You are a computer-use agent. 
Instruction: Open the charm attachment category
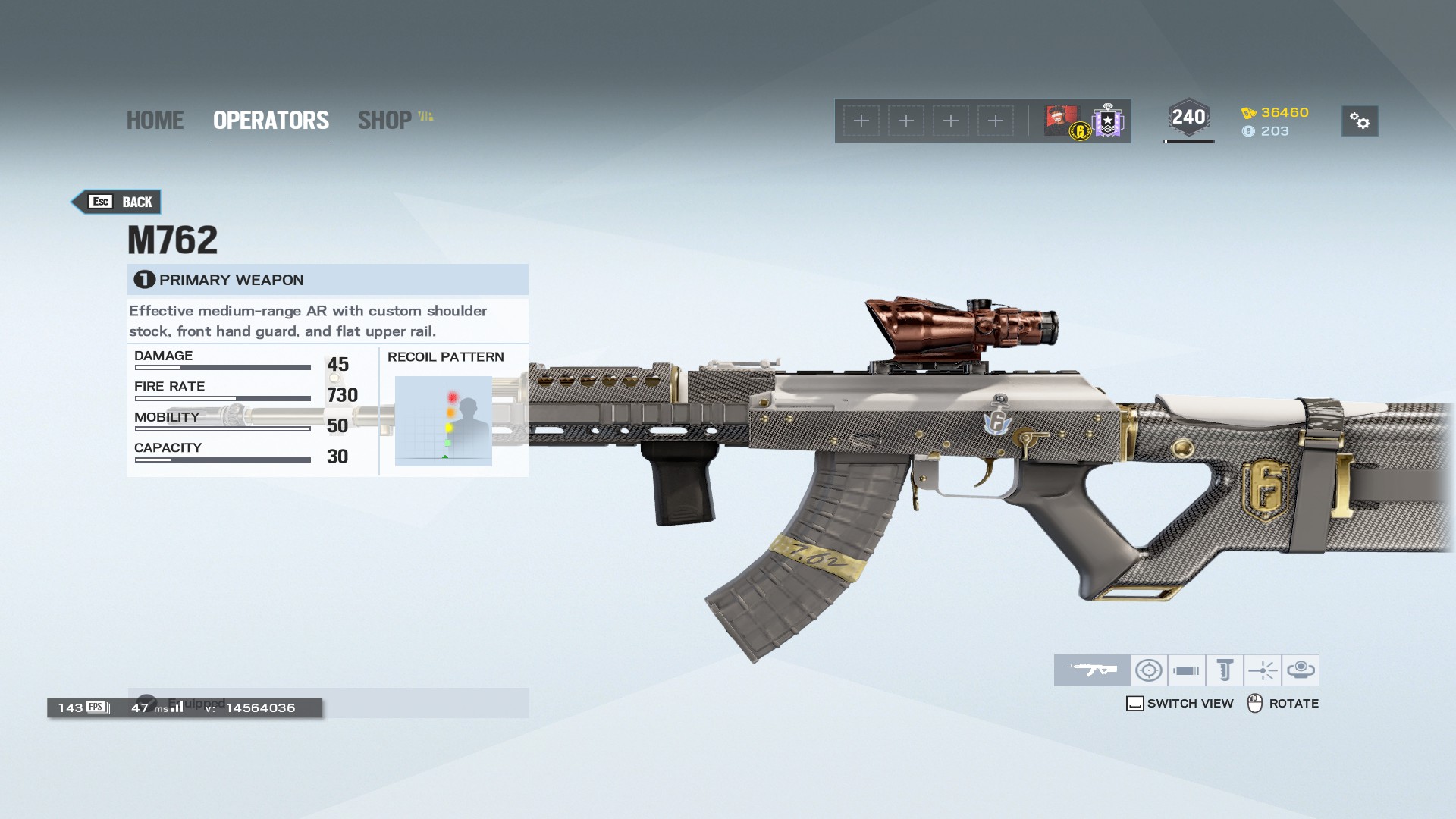click(x=1301, y=670)
